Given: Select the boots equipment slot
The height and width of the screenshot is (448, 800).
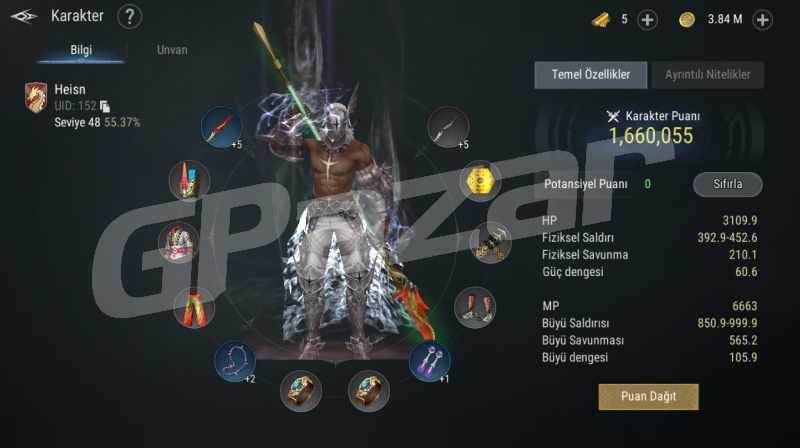Looking at the screenshot, I should point(475,307).
